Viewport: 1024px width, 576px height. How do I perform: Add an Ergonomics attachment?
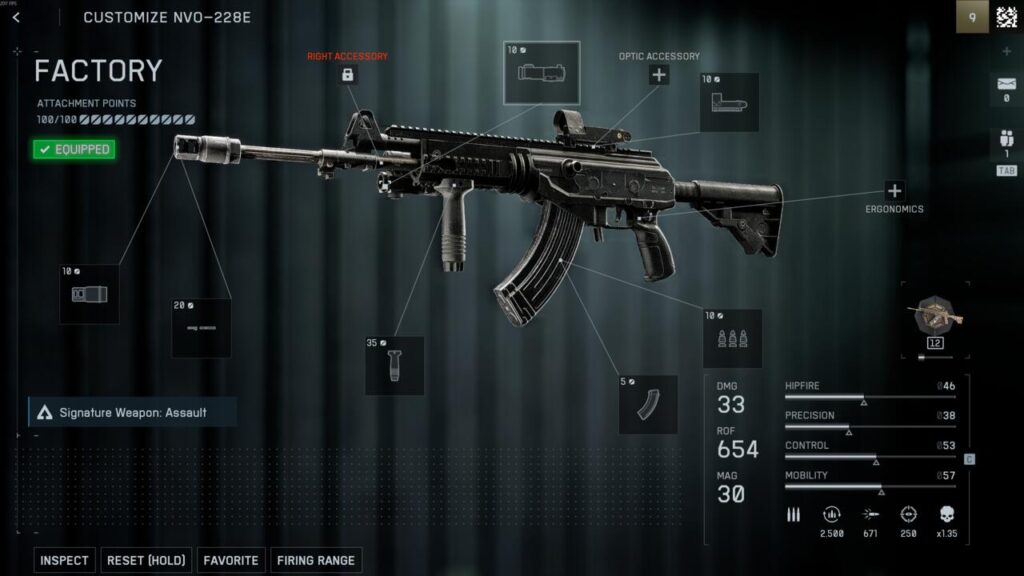pyautogui.click(x=894, y=191)
